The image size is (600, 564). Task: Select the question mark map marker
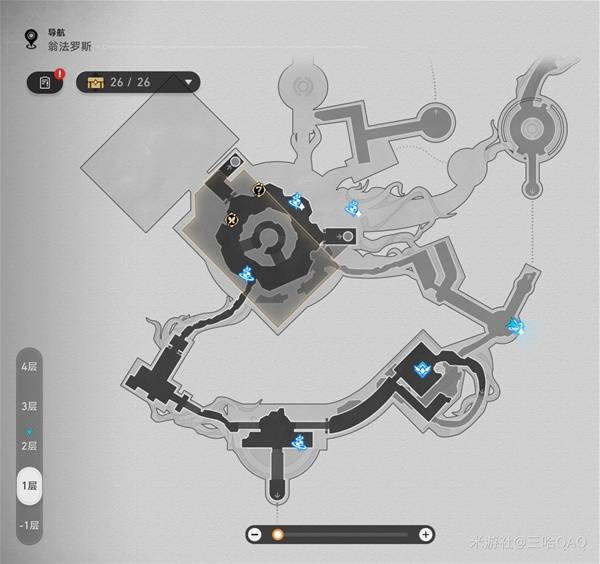coord(259,187)
